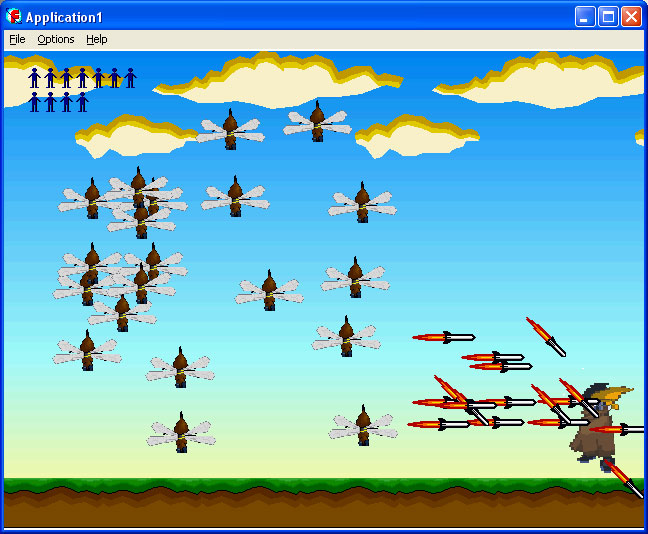648x534 pixels.
Task: Open the Help menu
Action: 96,39
